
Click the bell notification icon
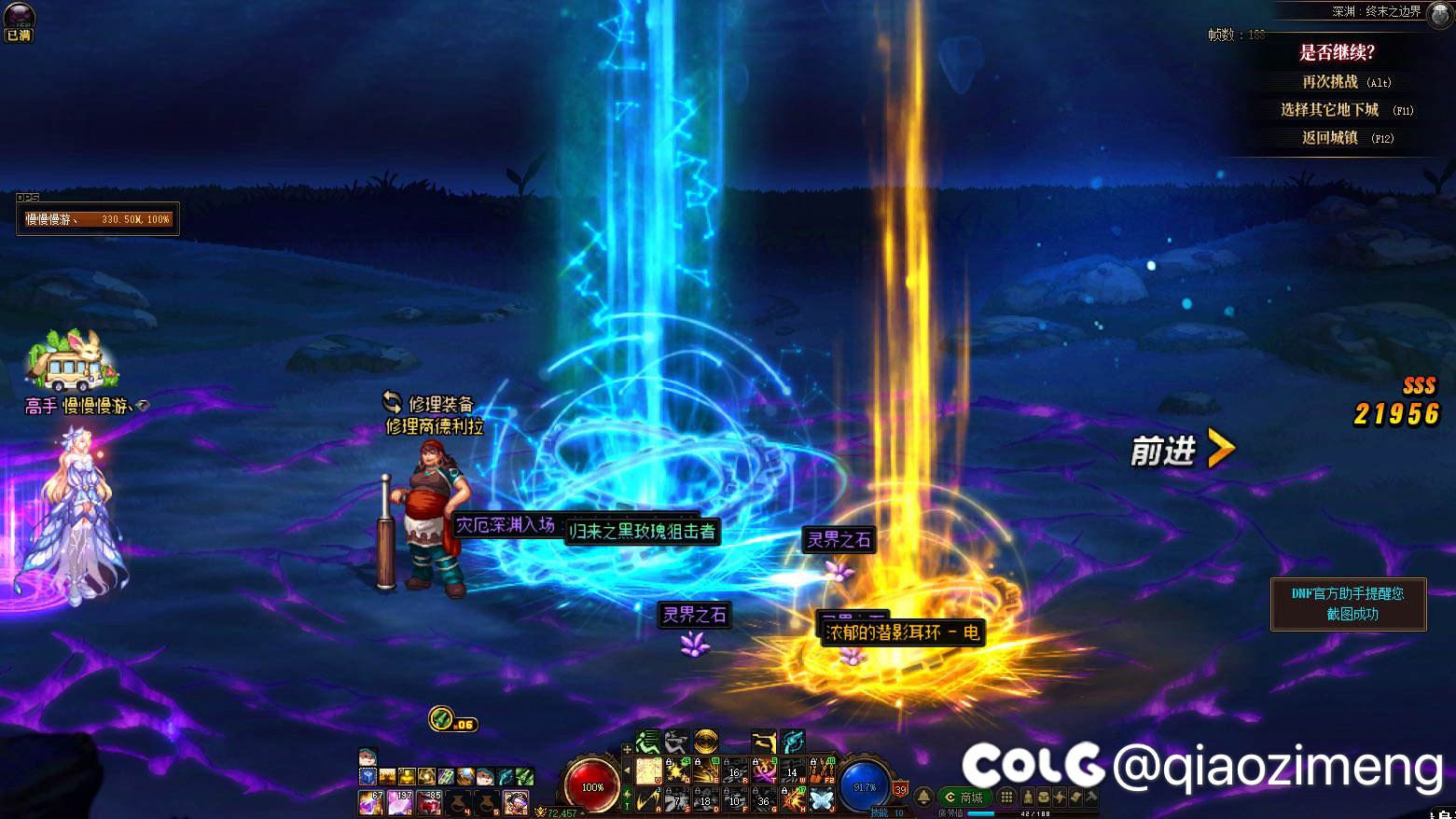(923, 798)
